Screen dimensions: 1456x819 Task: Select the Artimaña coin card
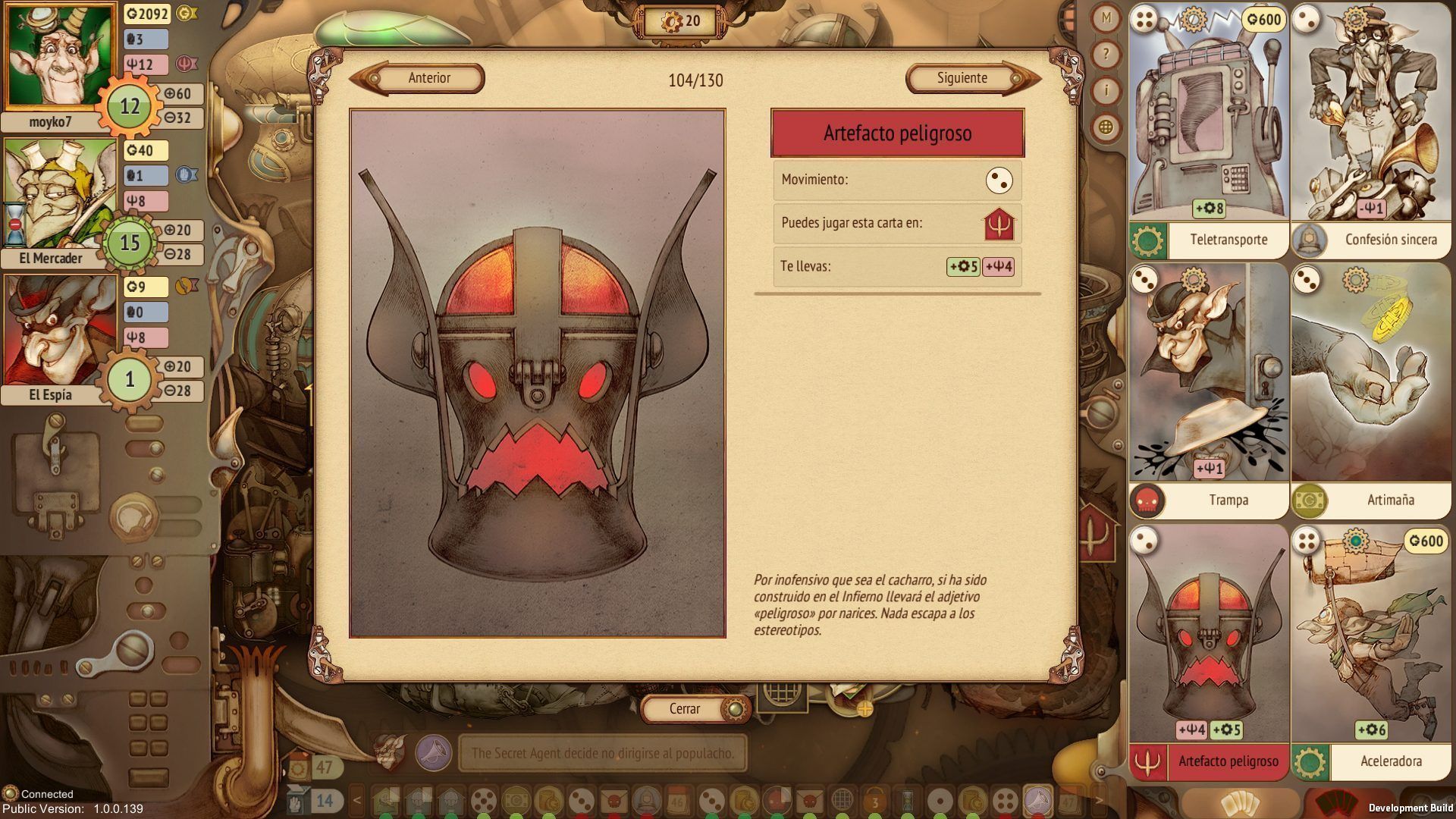pyautogui.click(x=1371, y=390)
